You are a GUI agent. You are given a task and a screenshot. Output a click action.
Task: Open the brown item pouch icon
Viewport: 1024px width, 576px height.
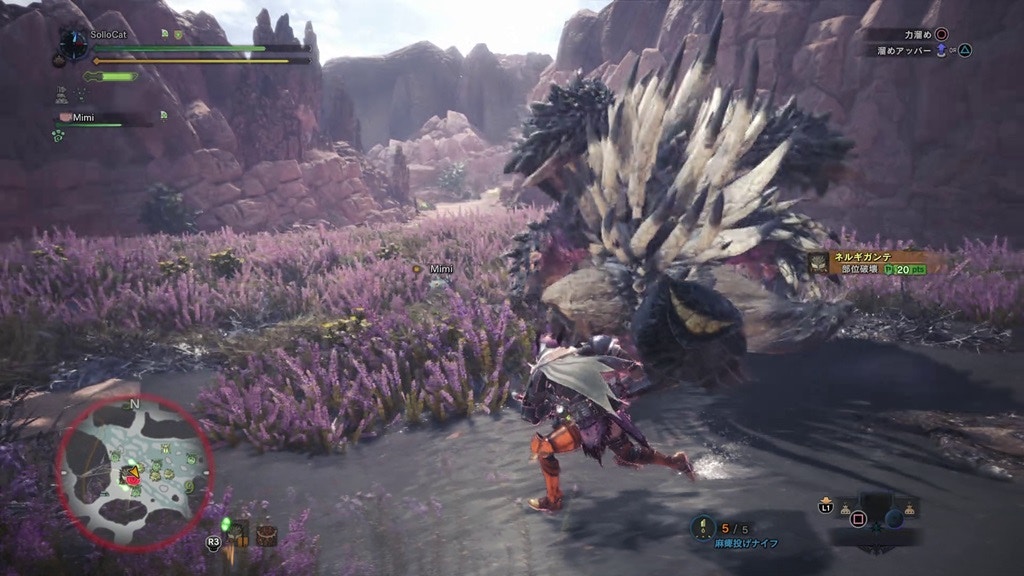click(266, 535)
